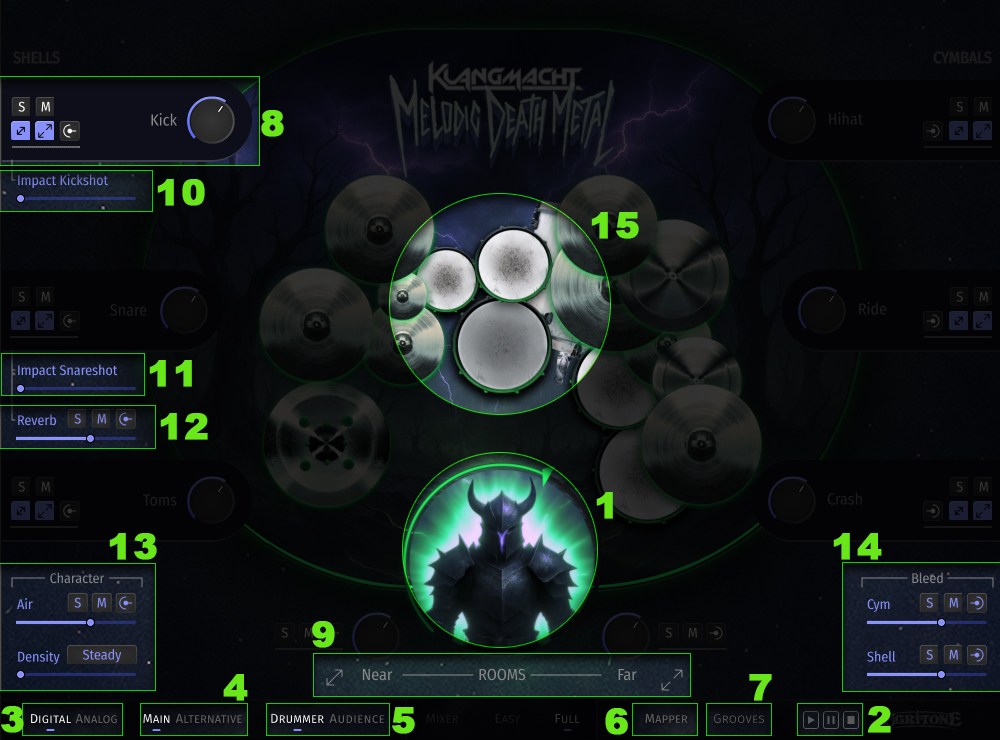
Task: Pause groove playback
Action: click(831, 719)
